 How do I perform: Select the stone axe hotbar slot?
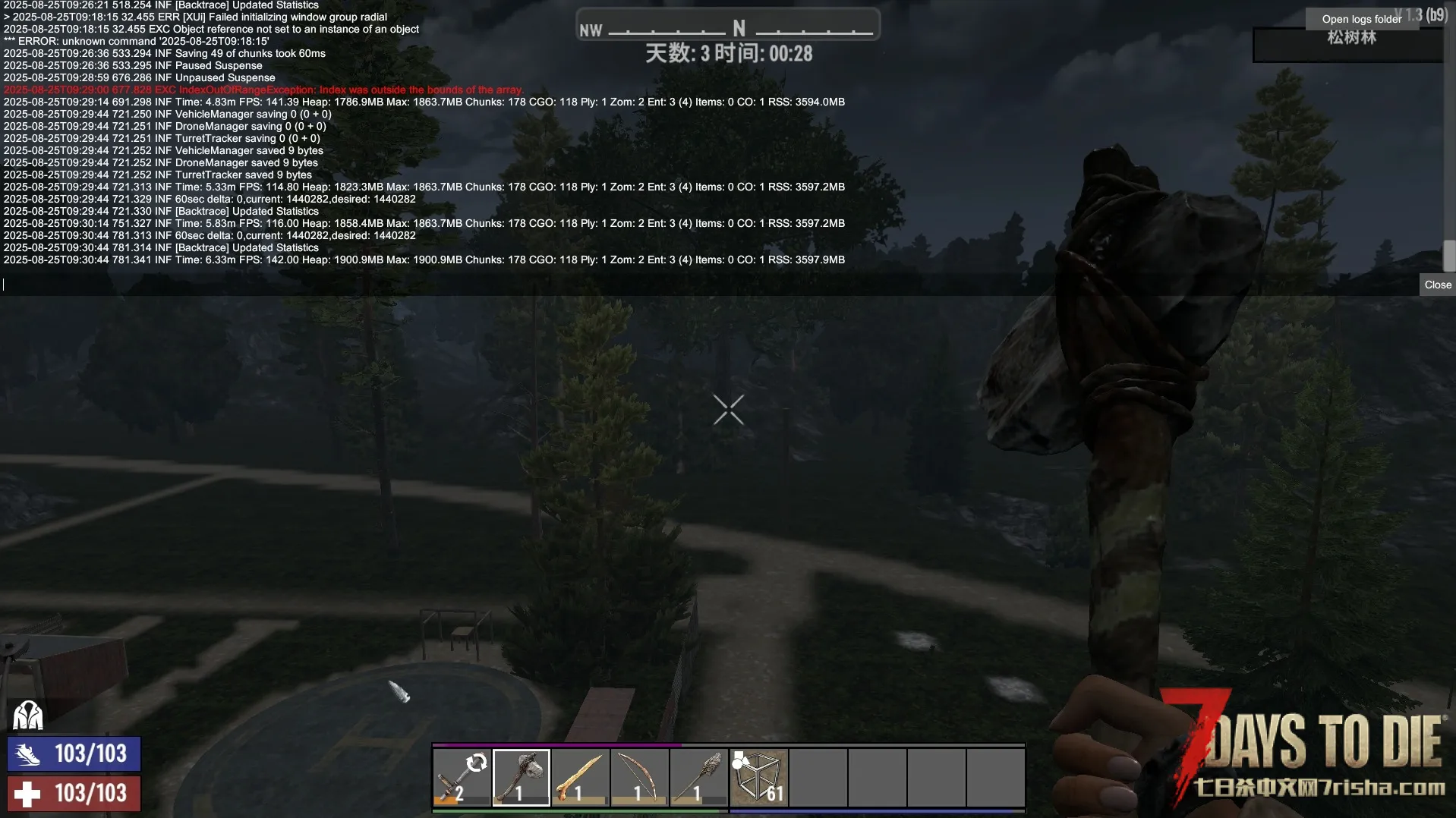tap(521, 777)
